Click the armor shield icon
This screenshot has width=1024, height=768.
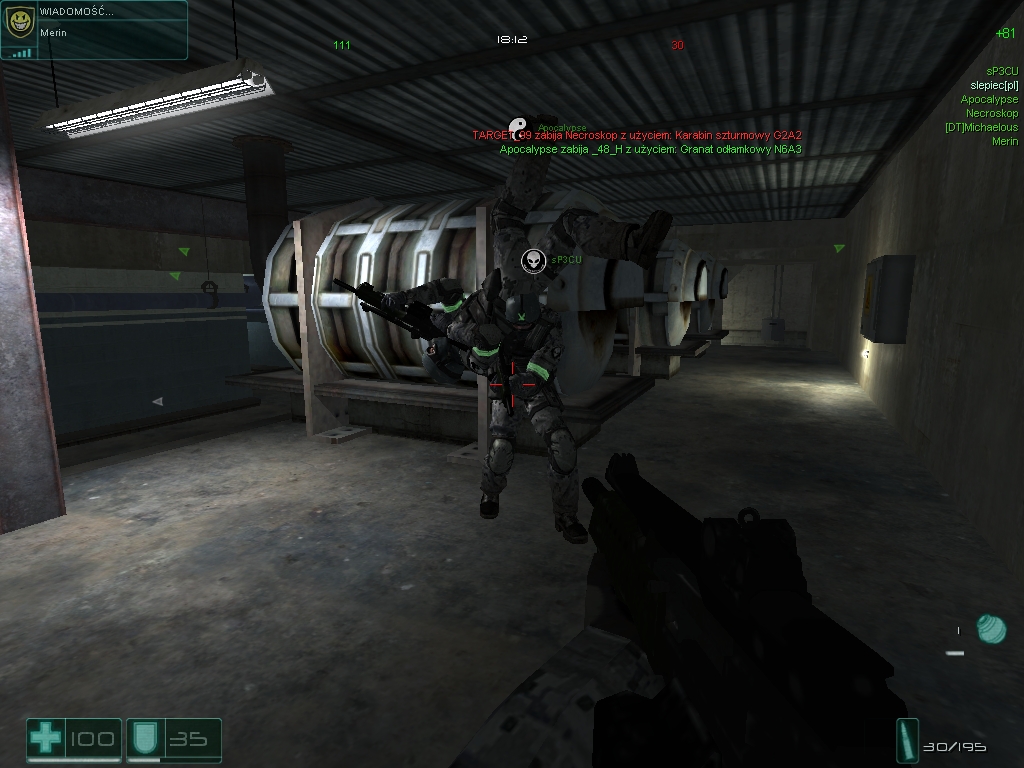pyautogui.click(x=142, y=739)
